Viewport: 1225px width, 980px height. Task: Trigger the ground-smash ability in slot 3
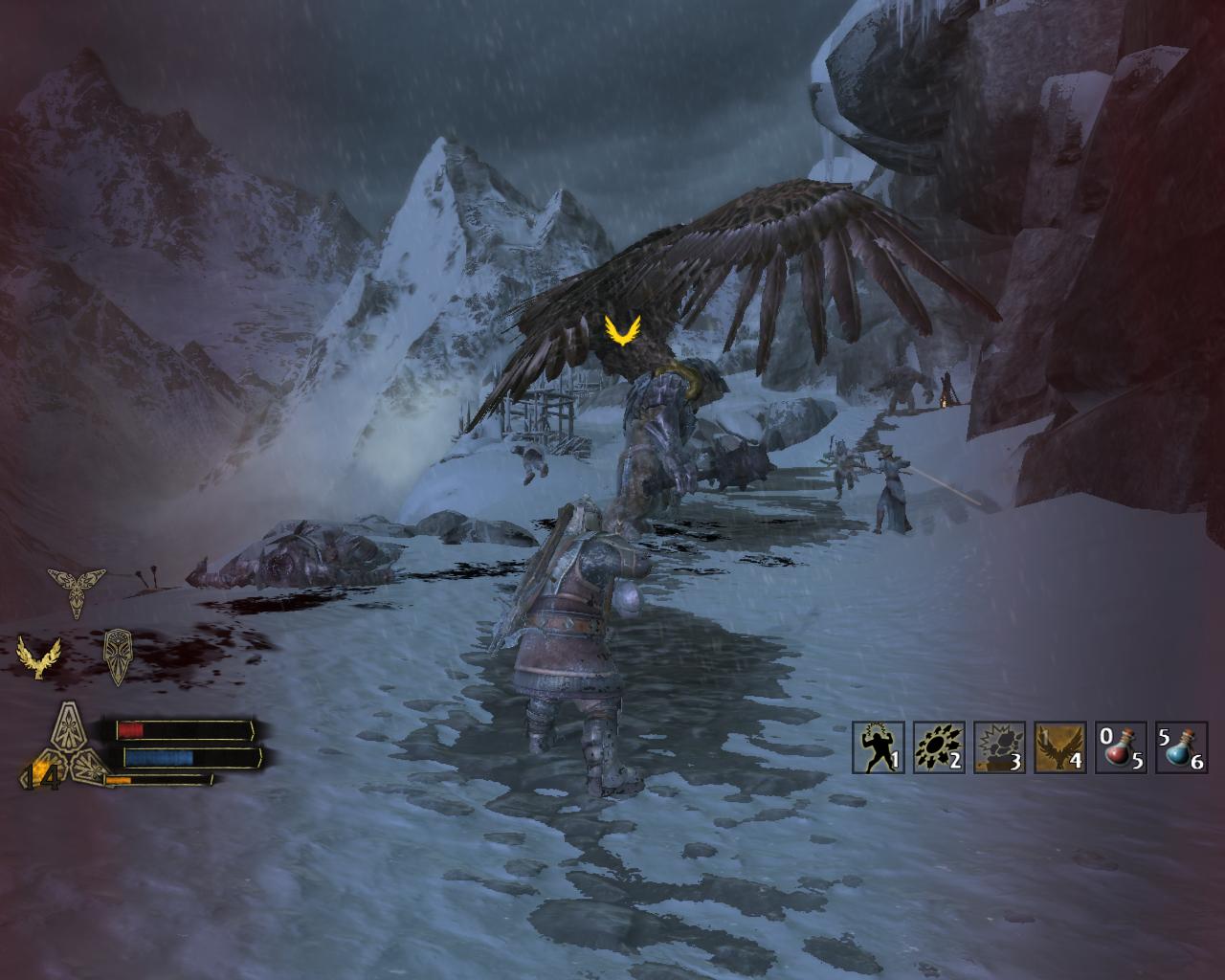999,747
